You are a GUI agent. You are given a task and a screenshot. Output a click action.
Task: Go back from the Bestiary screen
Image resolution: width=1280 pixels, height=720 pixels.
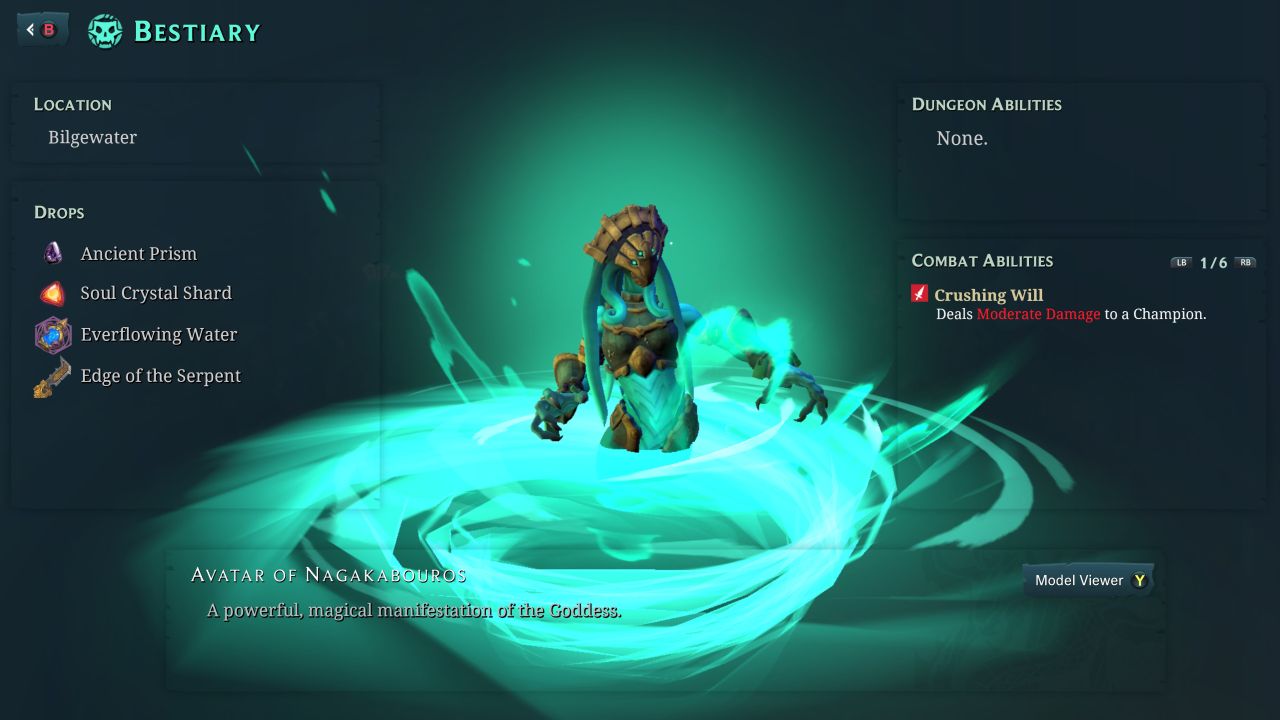point(42,30)
